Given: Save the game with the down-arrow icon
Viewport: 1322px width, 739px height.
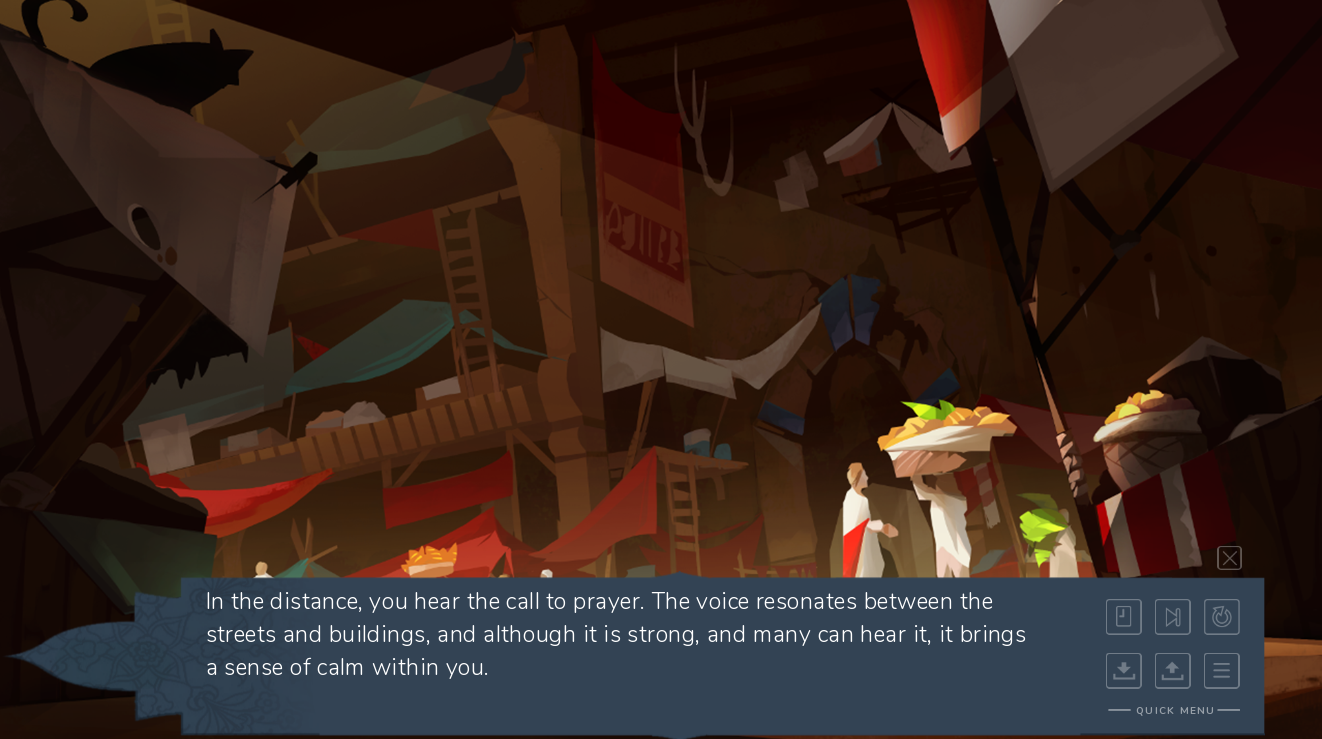Looking at the screenshot, I should [1123, 671].
